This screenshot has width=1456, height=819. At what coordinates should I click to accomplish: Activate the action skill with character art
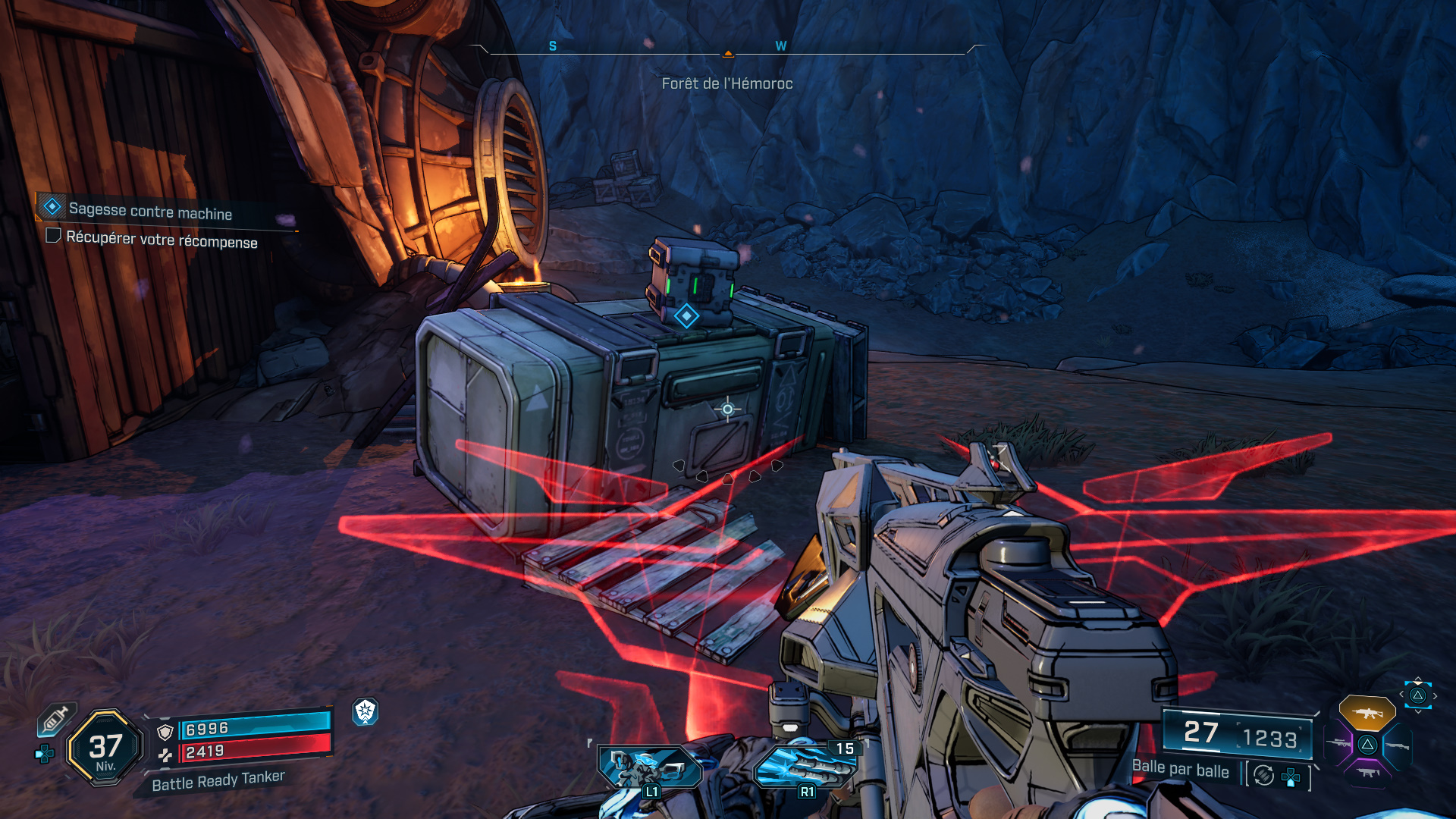(650, 766)
